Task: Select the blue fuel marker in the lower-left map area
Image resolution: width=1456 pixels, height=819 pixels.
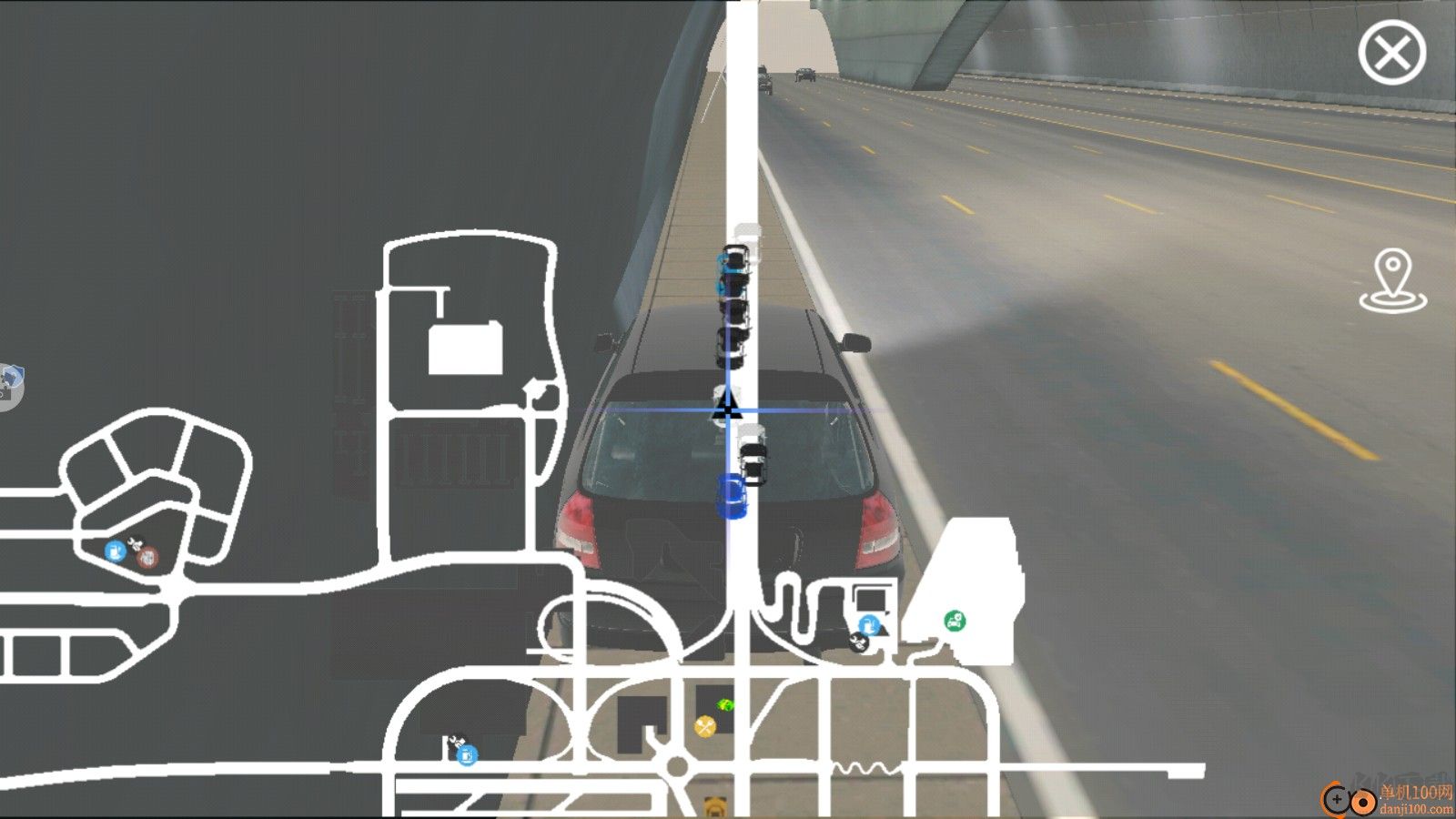Action: coord(467,753)
